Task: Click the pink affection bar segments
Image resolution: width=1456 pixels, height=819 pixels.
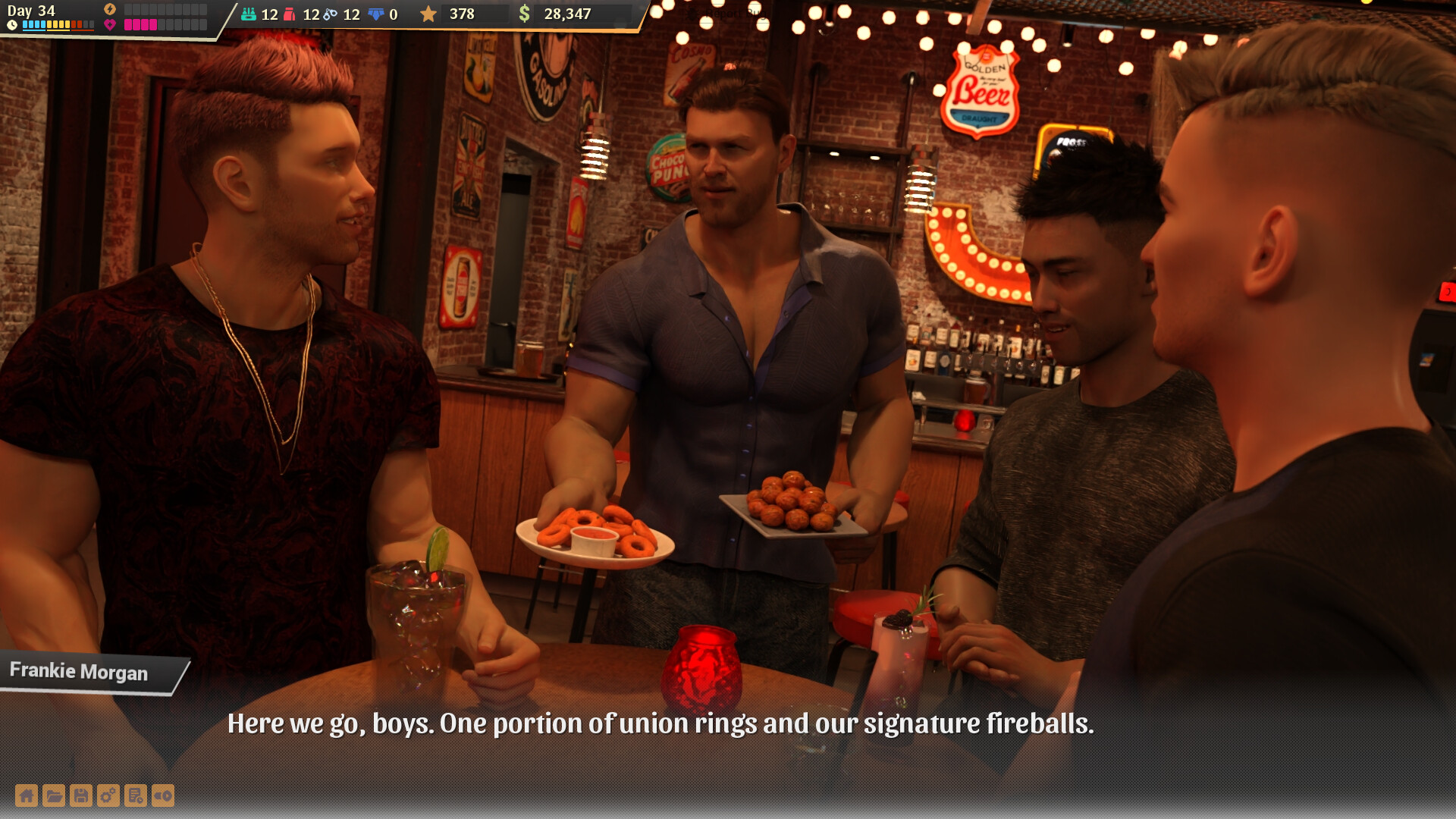Action: click(x=140, y=23)
